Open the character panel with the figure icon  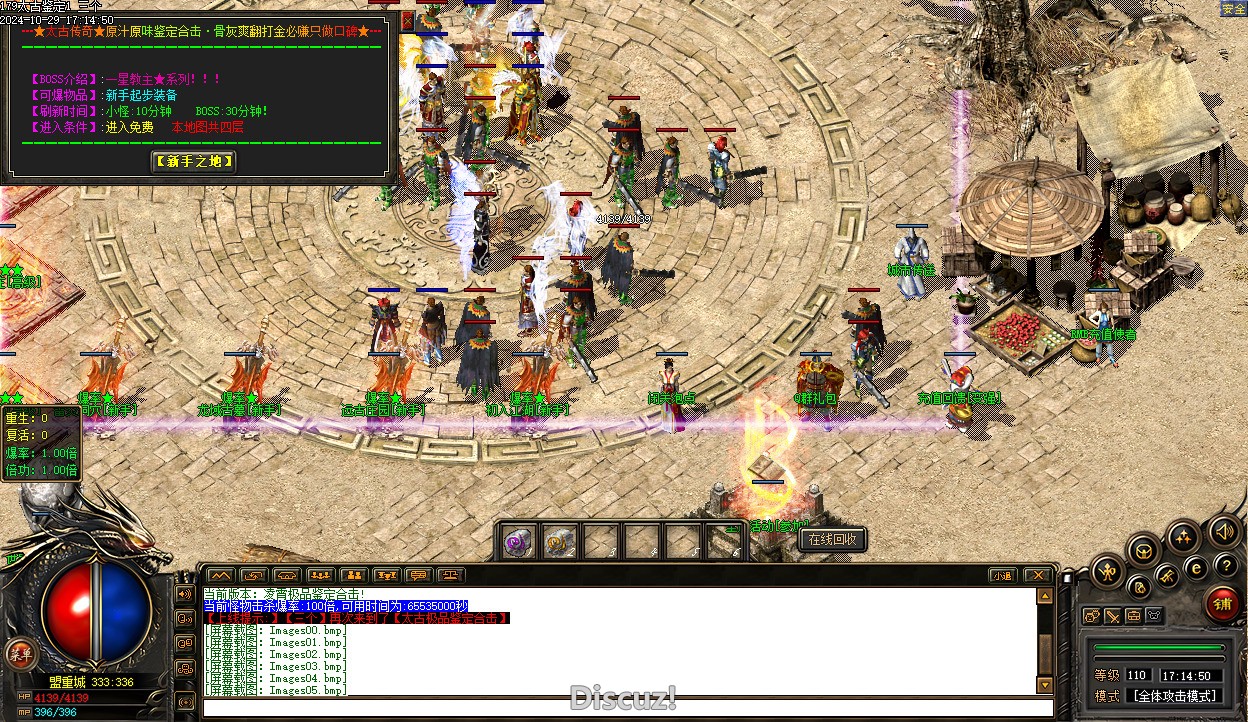click(1108, 572)
